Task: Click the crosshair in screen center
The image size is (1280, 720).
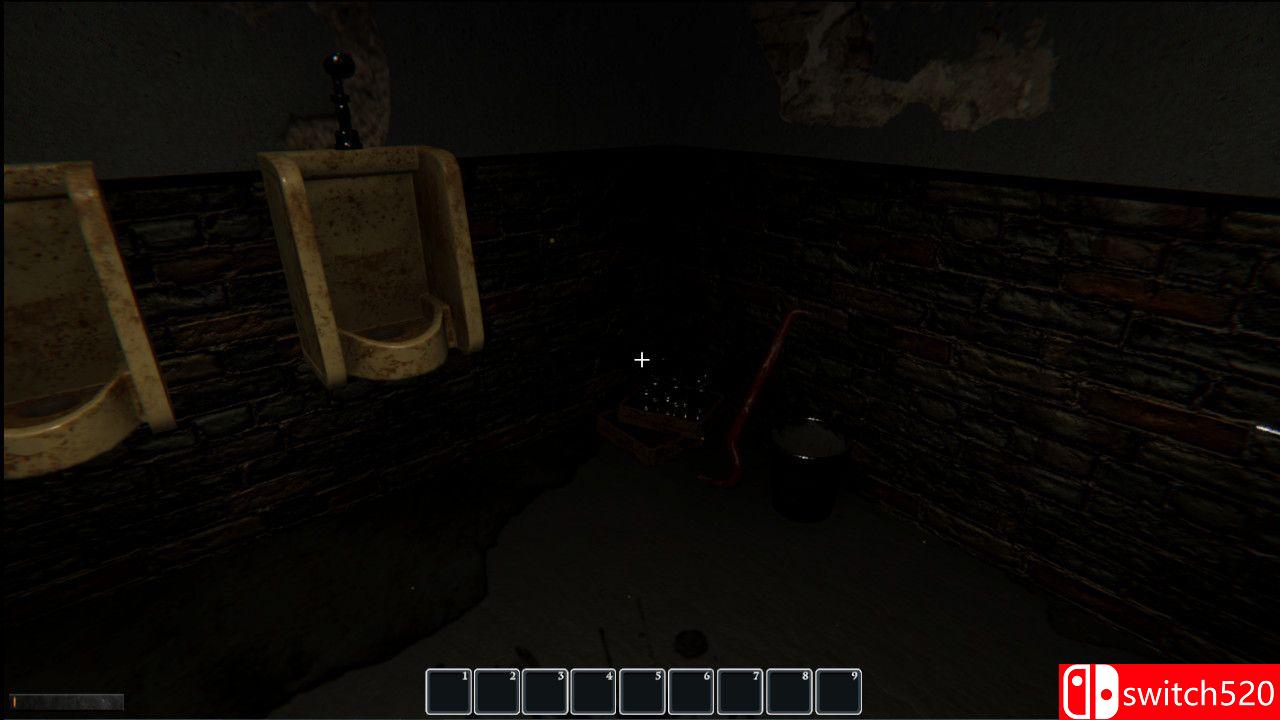Action: coord(641,359)
